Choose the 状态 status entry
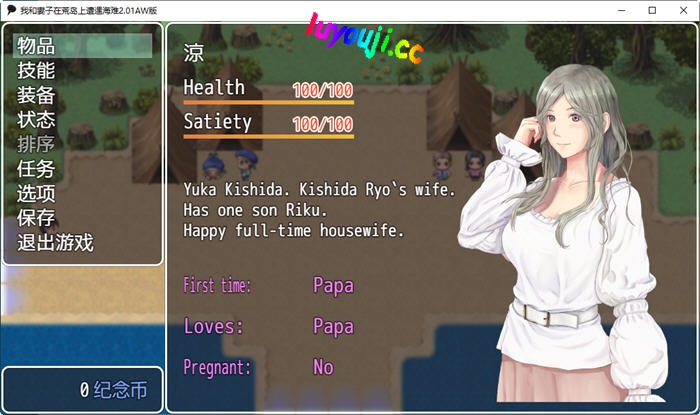The width and height of the screenshot is (700, 415). tap(37, 120)
